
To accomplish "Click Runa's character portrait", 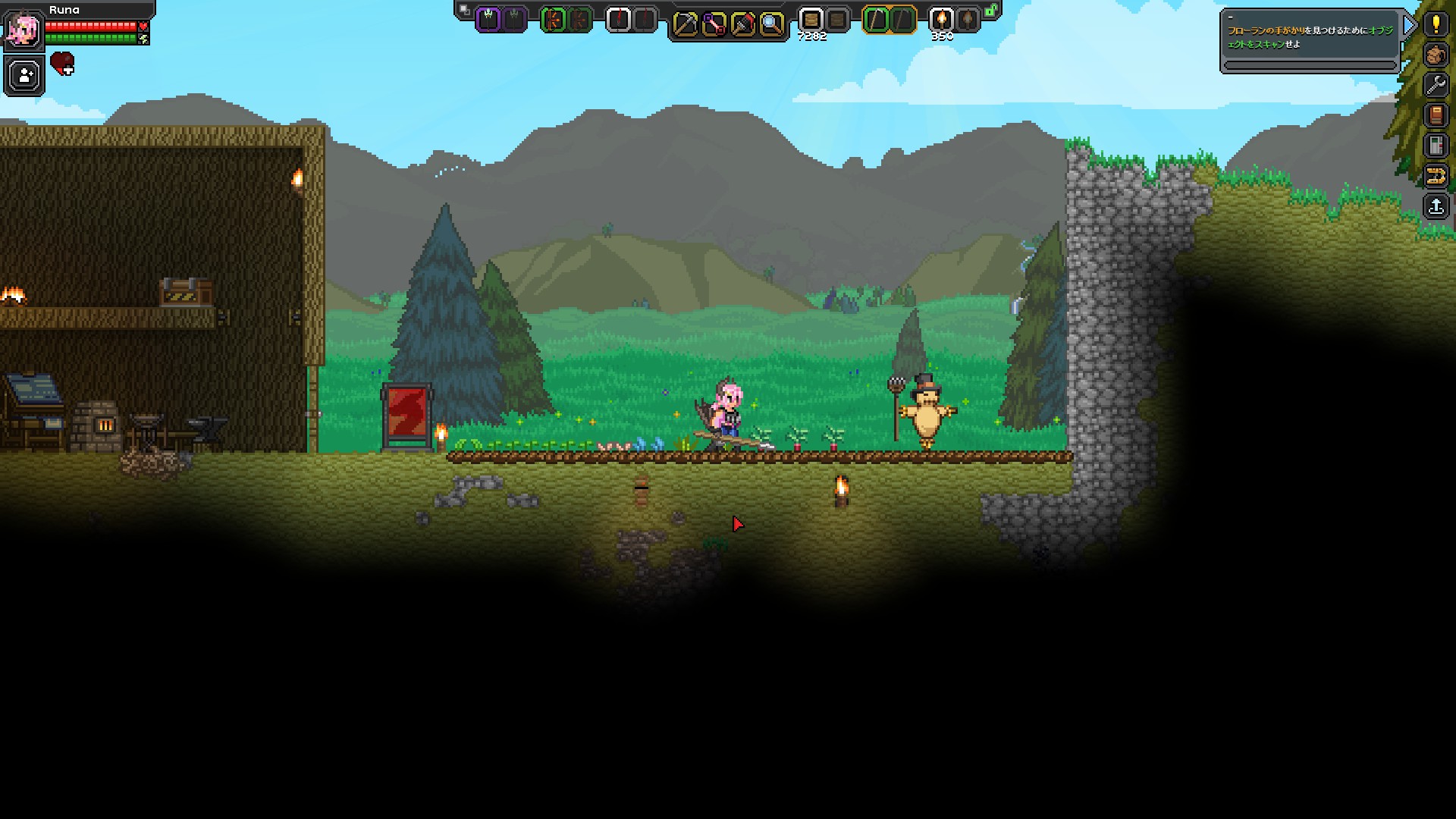I will [24, 30].
